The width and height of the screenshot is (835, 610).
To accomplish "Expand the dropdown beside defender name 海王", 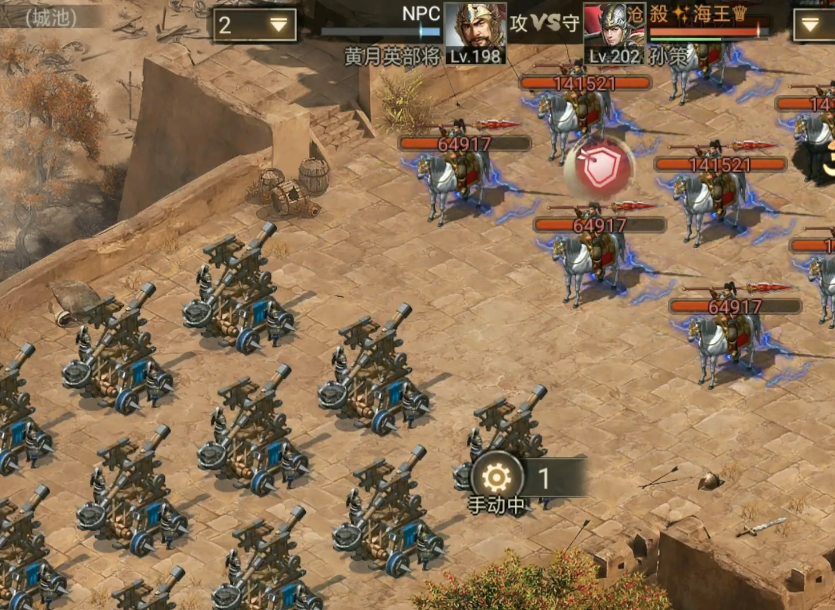I will pos(813,24).
